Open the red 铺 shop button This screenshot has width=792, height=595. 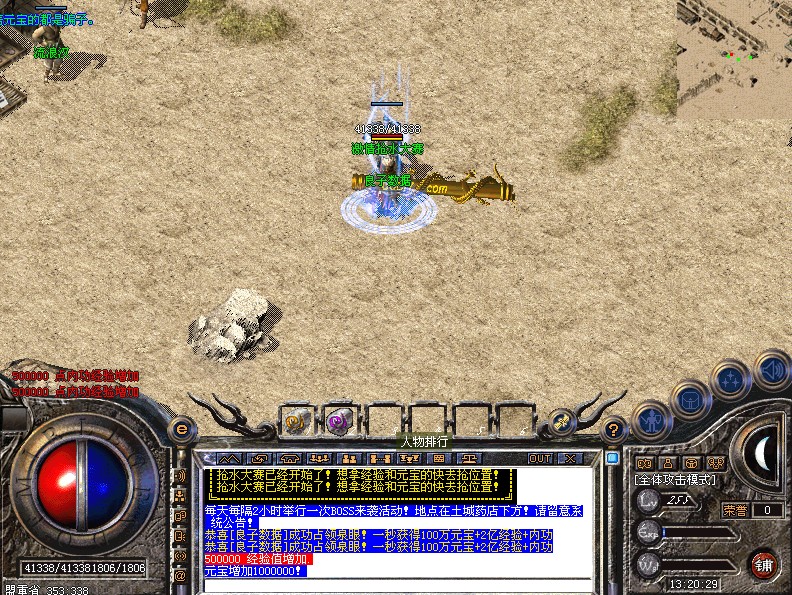point(763,563)
